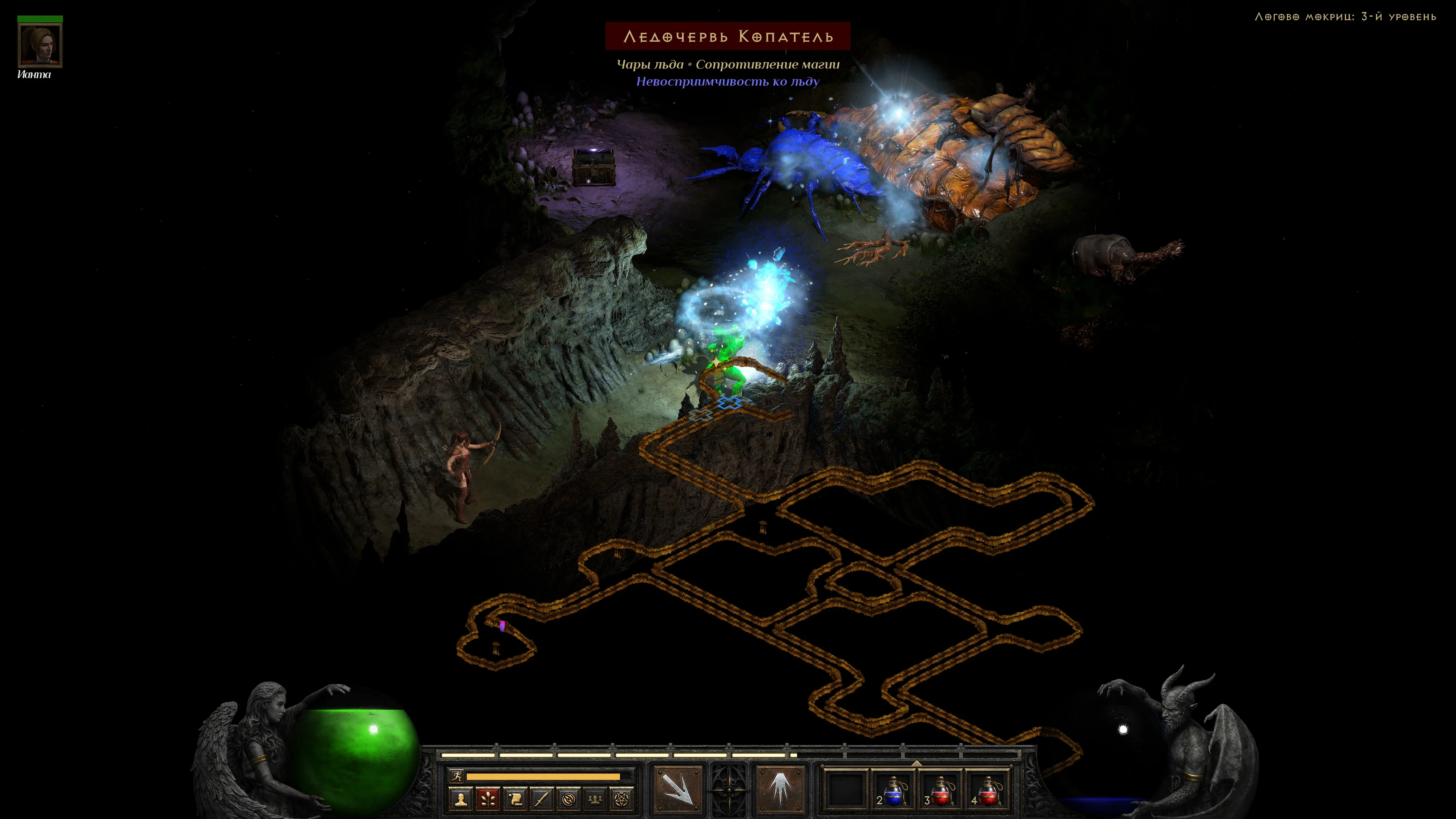
Task: Open inventory with the sword icon
Action: (x=542, y=799)
